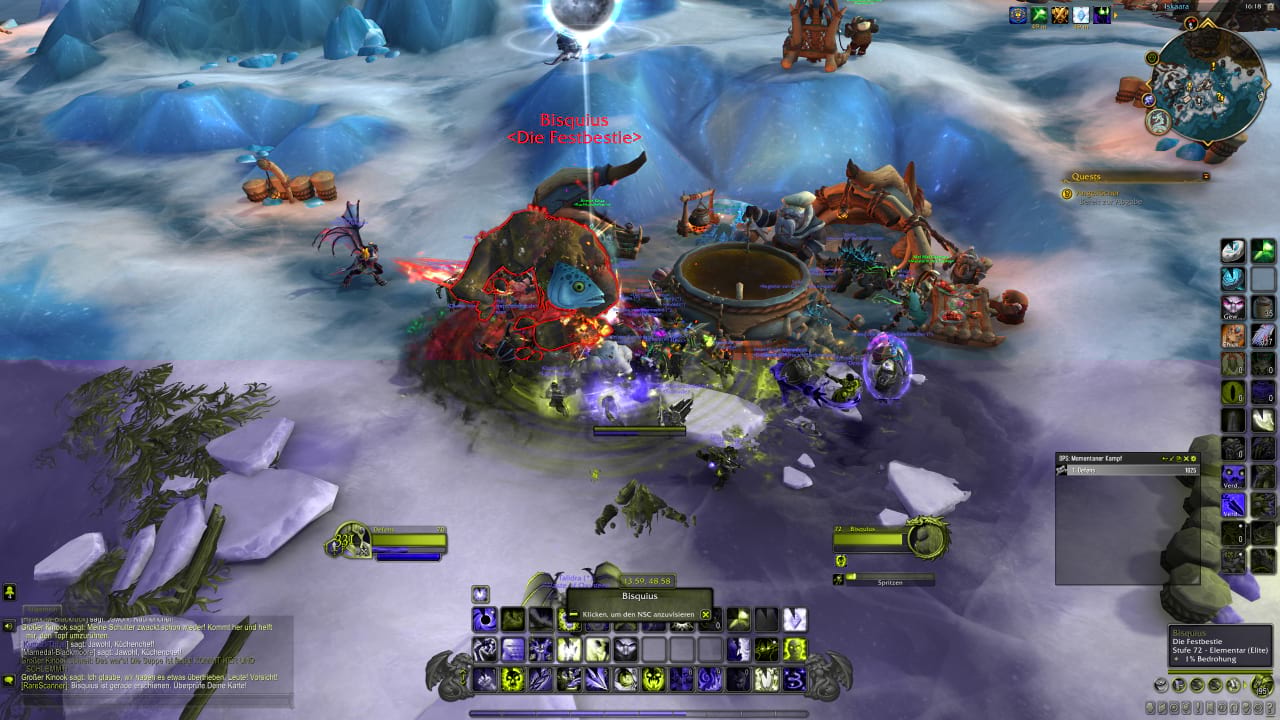Open the dragon expansion landing page button
Viewport: 1280px width, 720px height.
click(1160, 122)
